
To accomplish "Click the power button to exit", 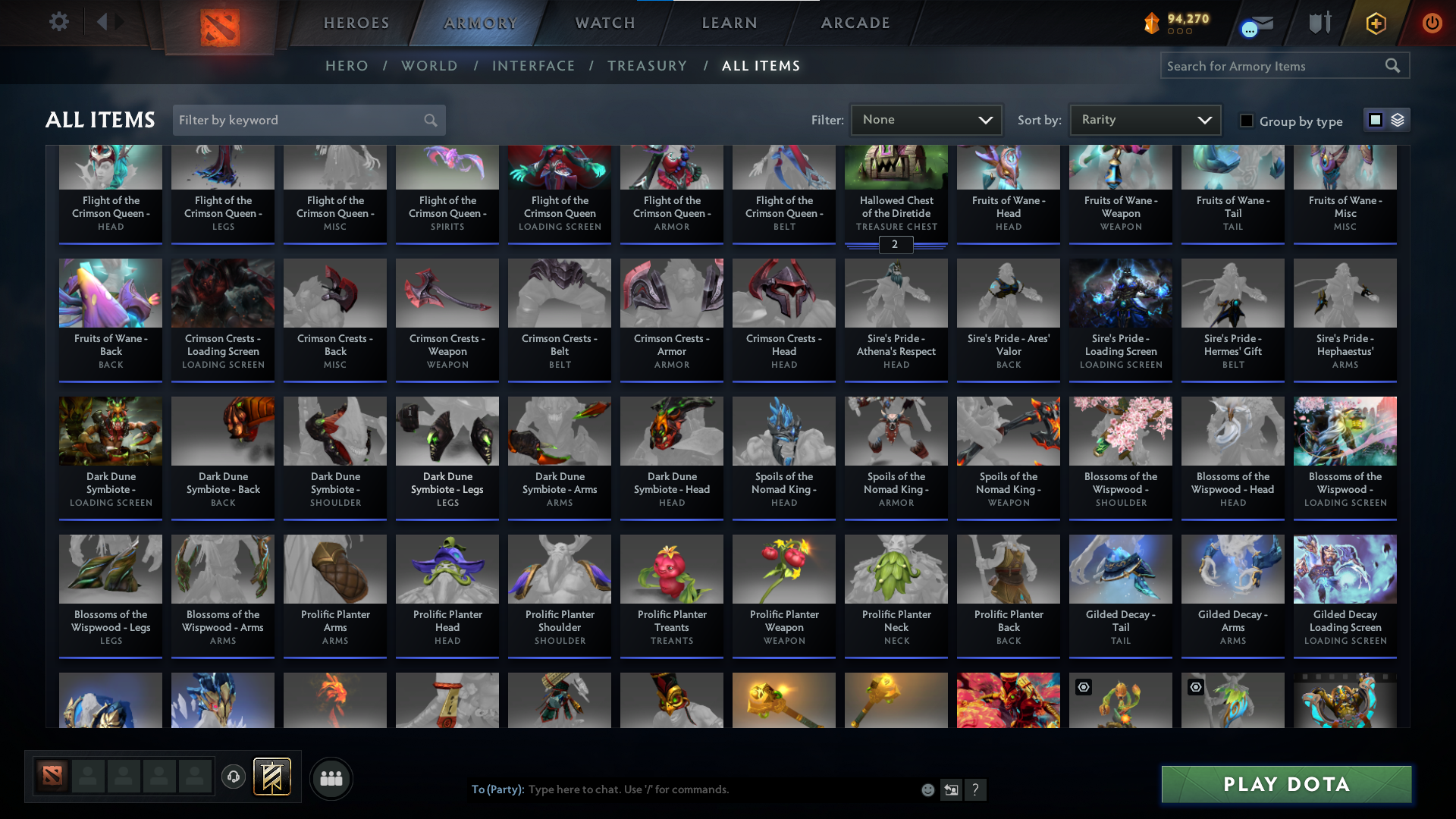I will click(x=1432, y=23).
